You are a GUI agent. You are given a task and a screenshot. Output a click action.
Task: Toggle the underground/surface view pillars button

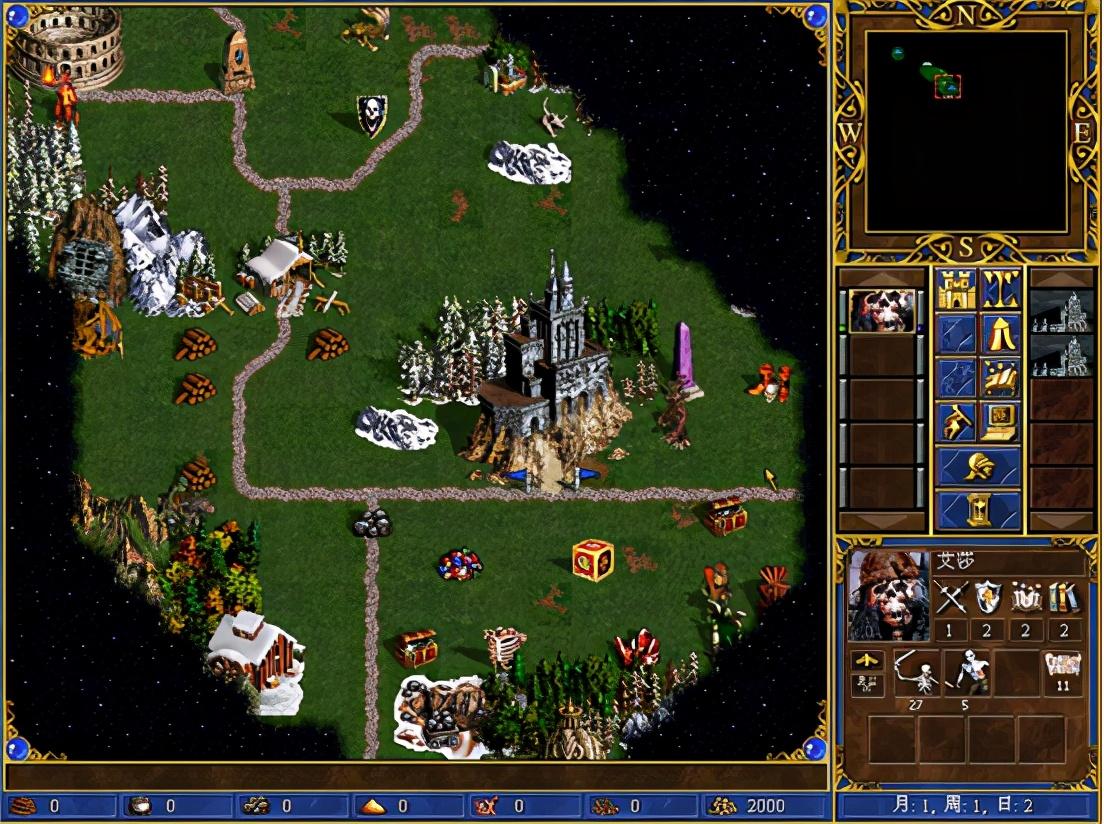pos(1000,289)
